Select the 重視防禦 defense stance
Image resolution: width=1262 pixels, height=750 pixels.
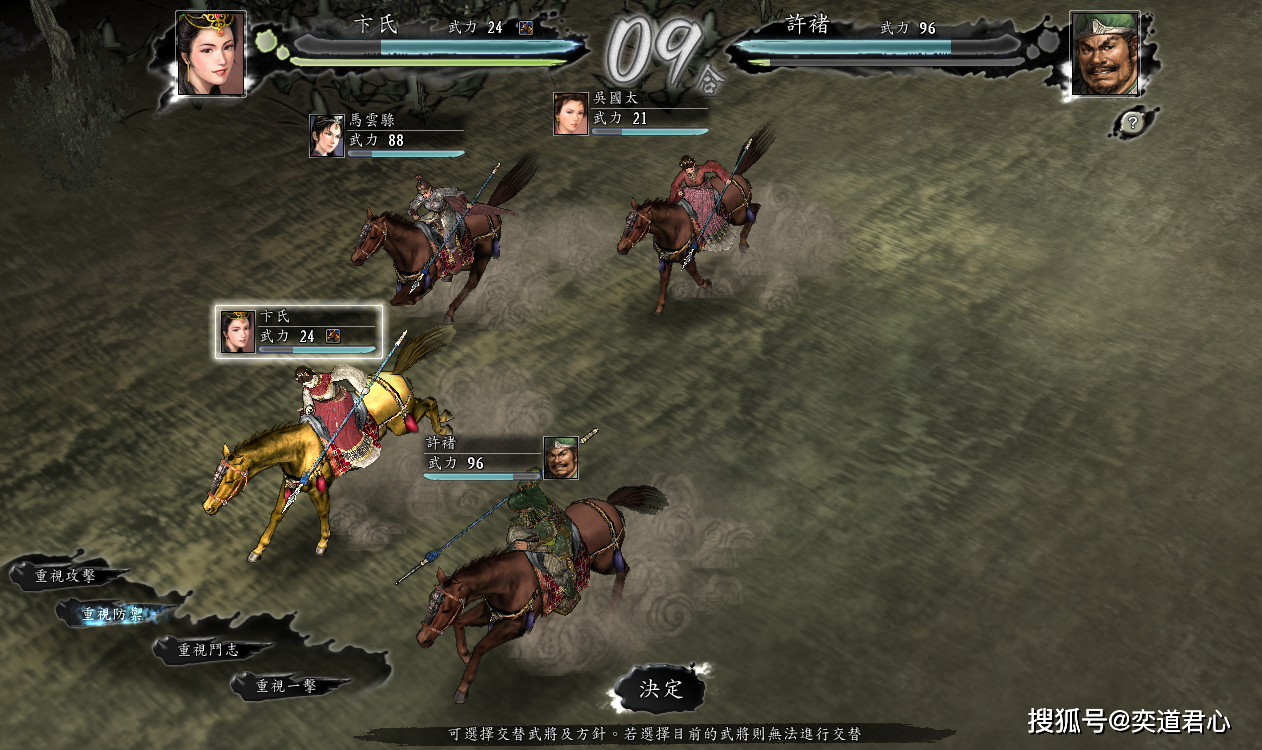112,614
